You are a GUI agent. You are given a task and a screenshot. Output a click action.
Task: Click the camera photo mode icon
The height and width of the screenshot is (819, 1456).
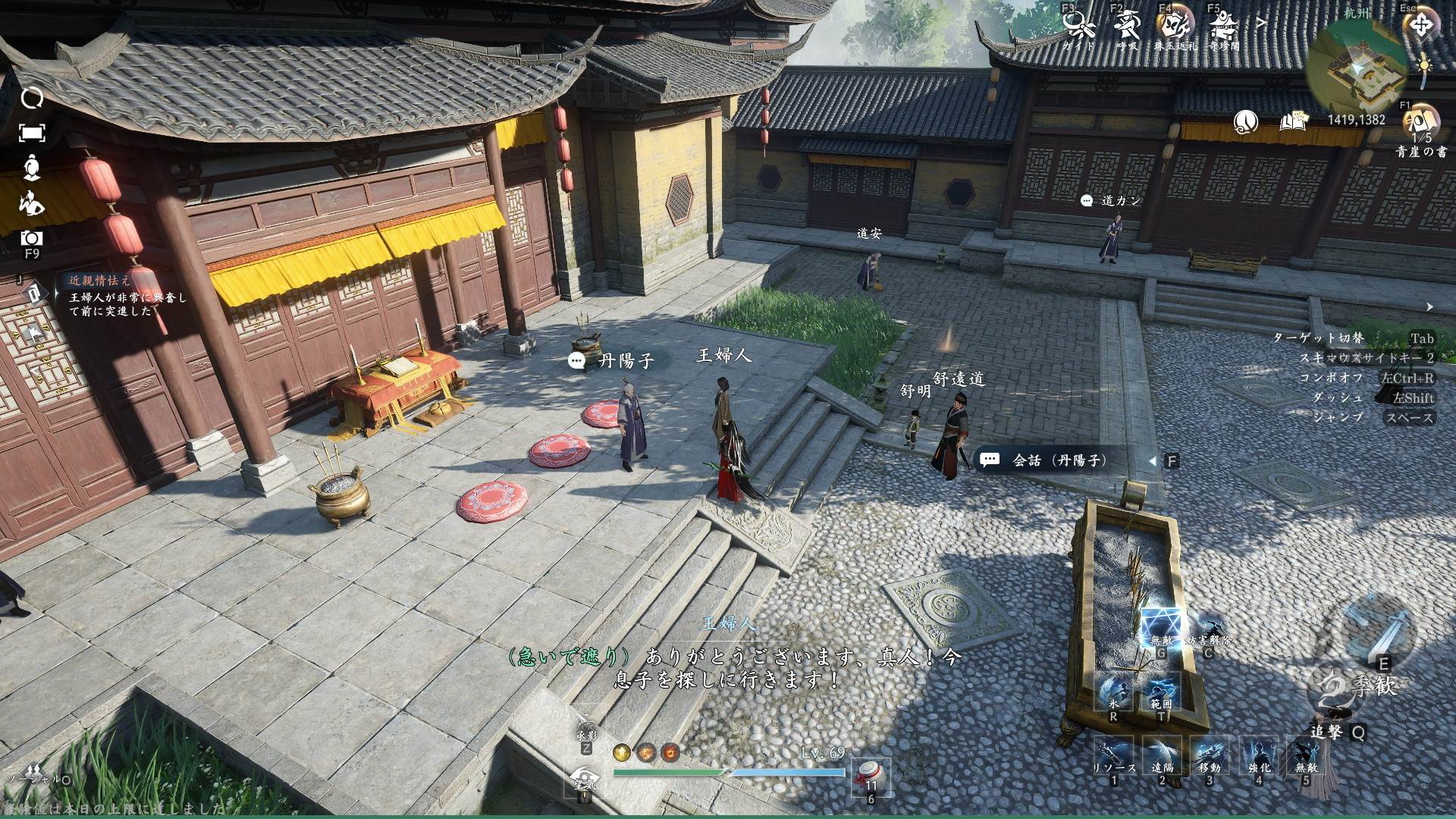tap(32, 239)
